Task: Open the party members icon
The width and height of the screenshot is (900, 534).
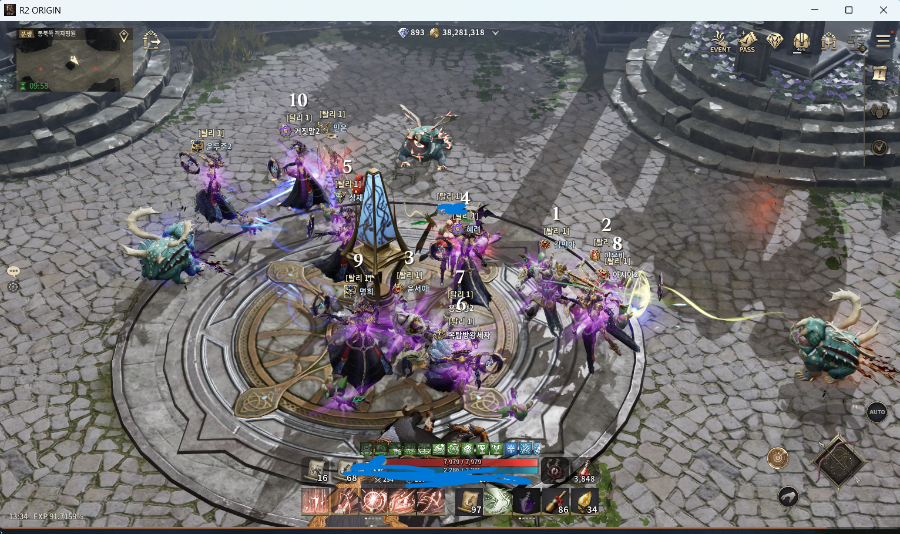Action: click(x=880, y=111)
